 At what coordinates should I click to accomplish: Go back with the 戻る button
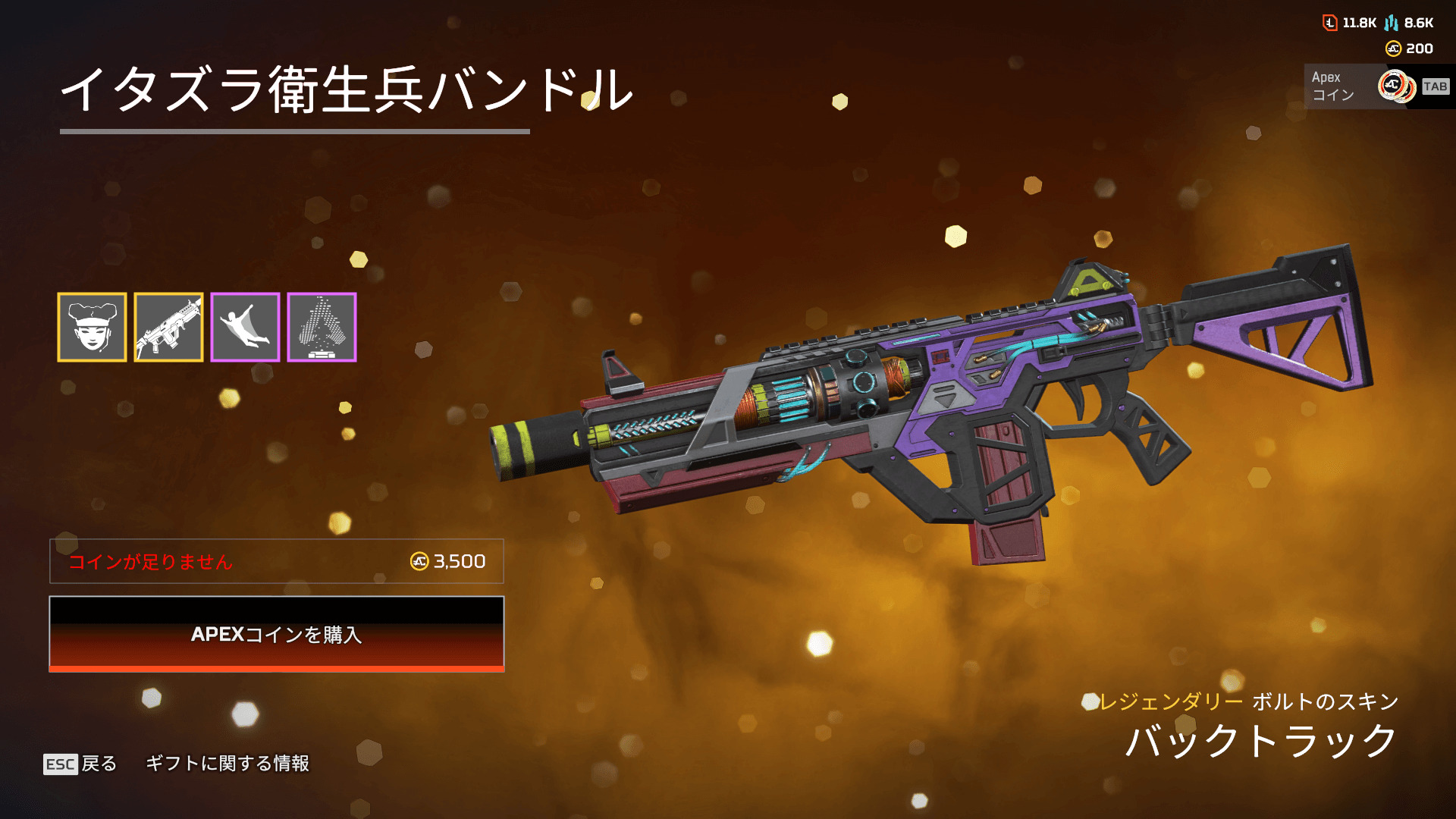pos(80,764)
